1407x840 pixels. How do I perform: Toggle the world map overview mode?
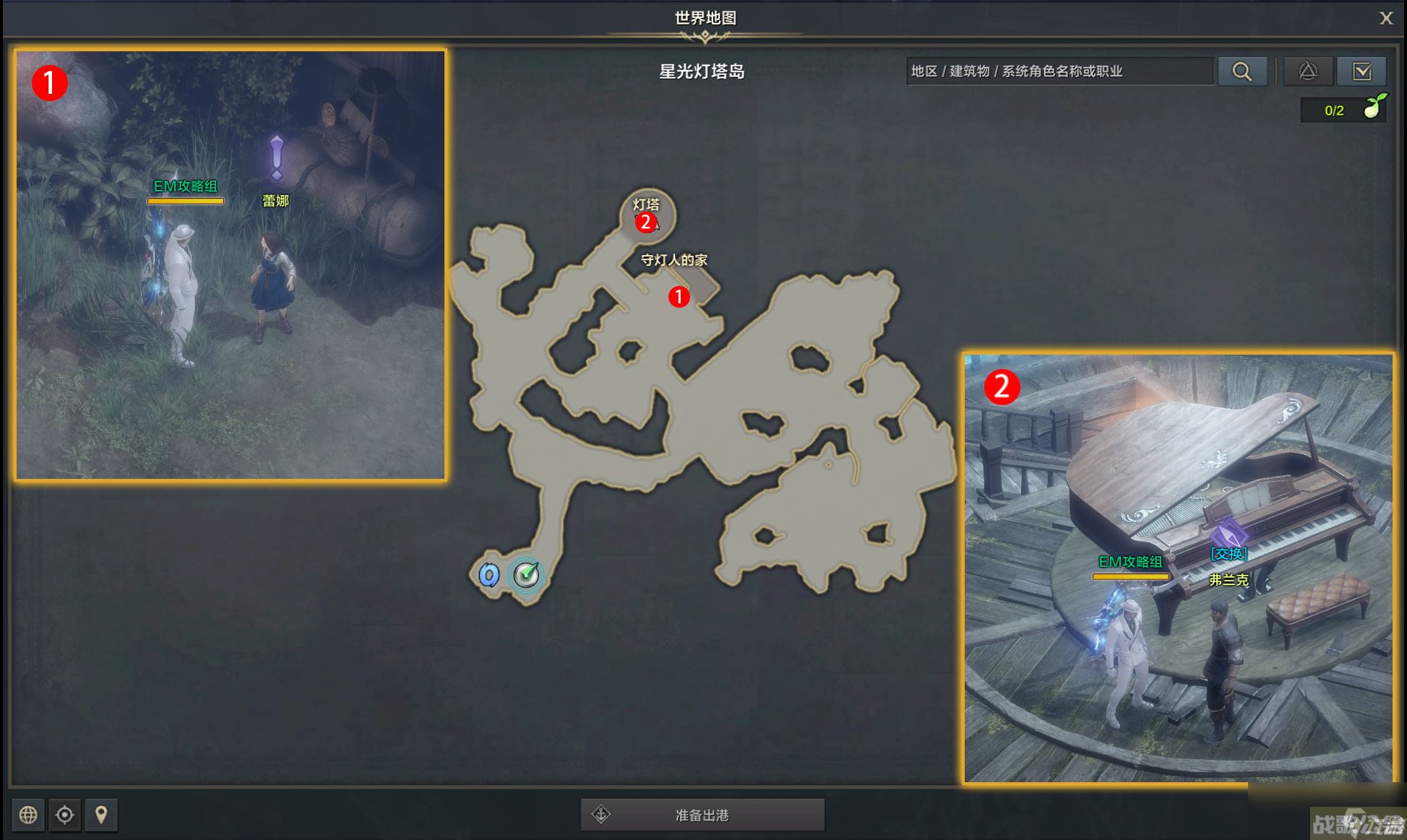(28, 815)
